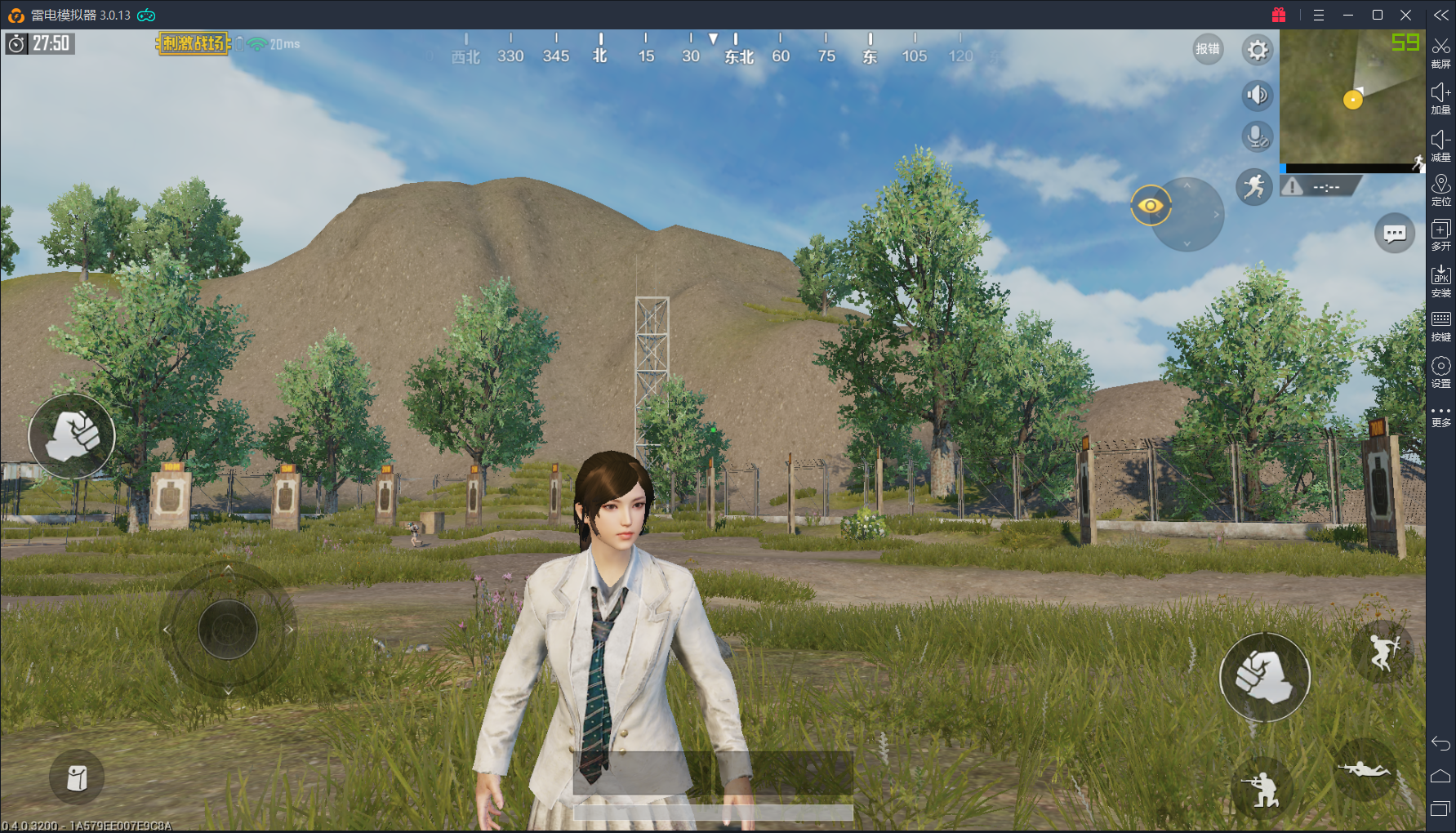Open the gear settings menu

[x=1258, y=51]
